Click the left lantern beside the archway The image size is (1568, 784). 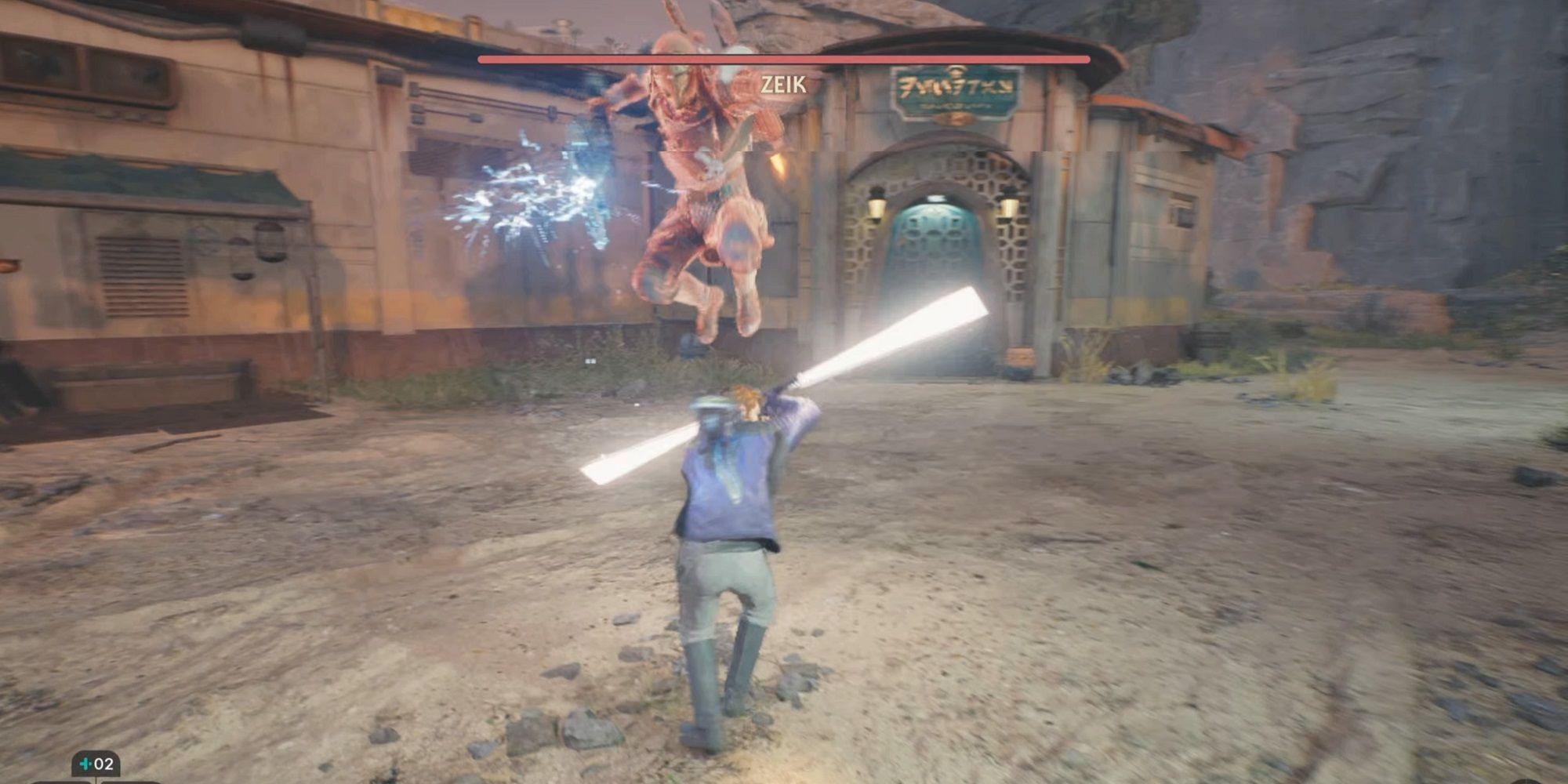click(x=876, y=205)
